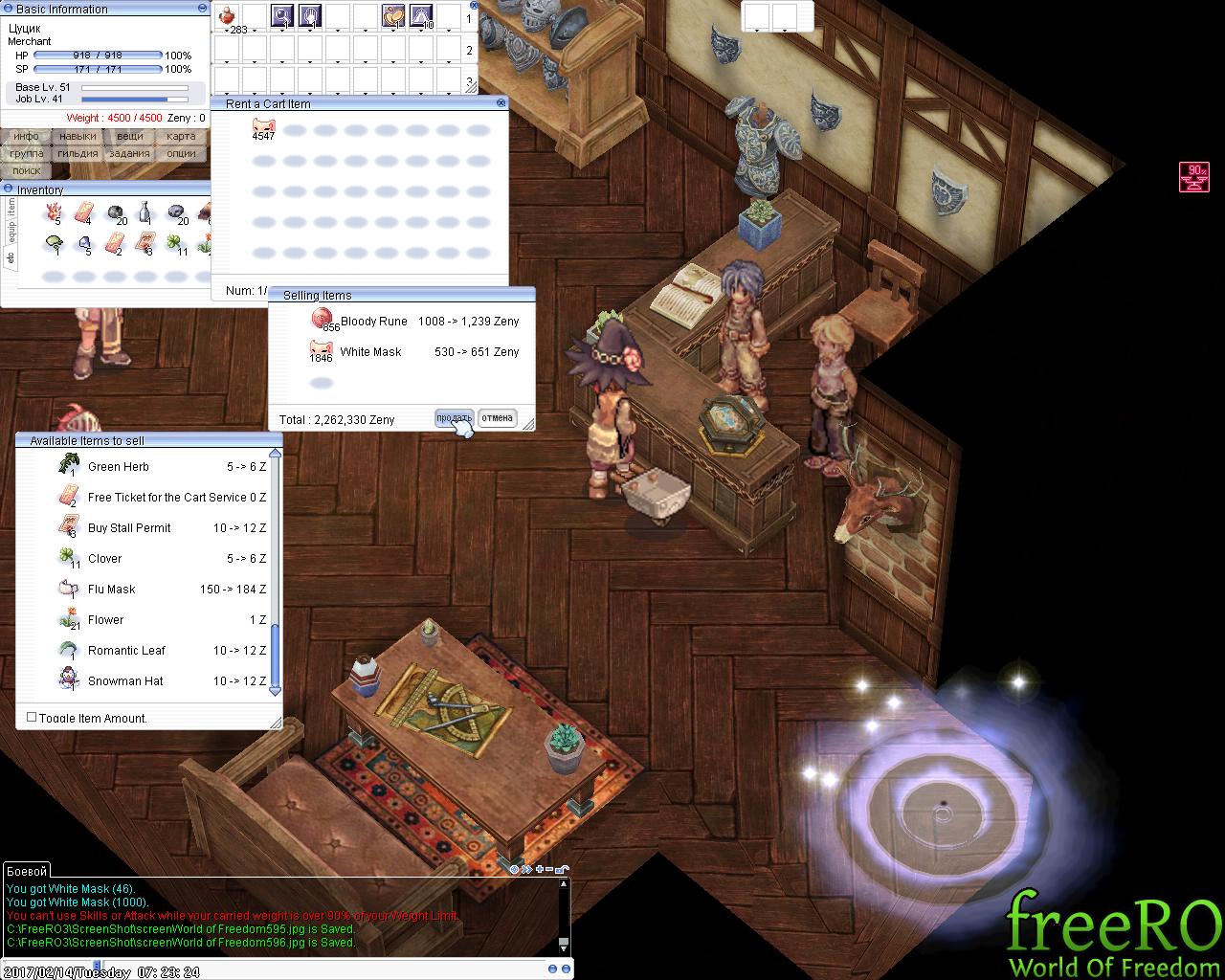The width and height of the screenshot is (1225, 980).
Task: Choose Buy Stall Permit from the list
Action: click(x=129, y=528)
